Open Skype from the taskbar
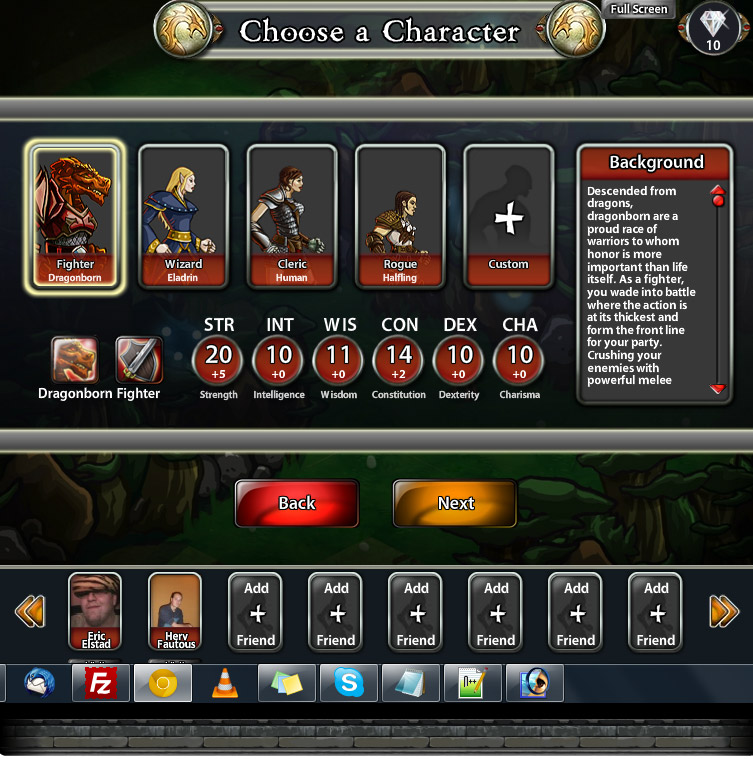The image size is (753, 759). (349, 684)
